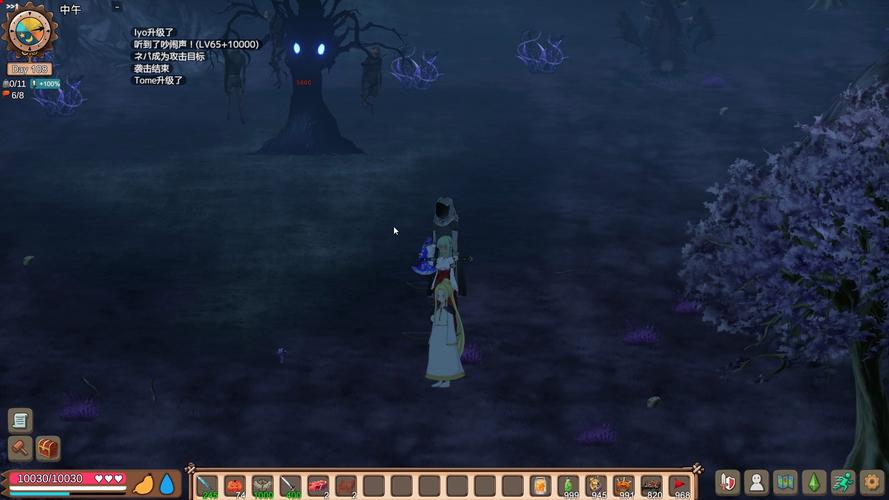Toggle the green running figure icon
Screen dimensions: 889x500
(843, 482)
